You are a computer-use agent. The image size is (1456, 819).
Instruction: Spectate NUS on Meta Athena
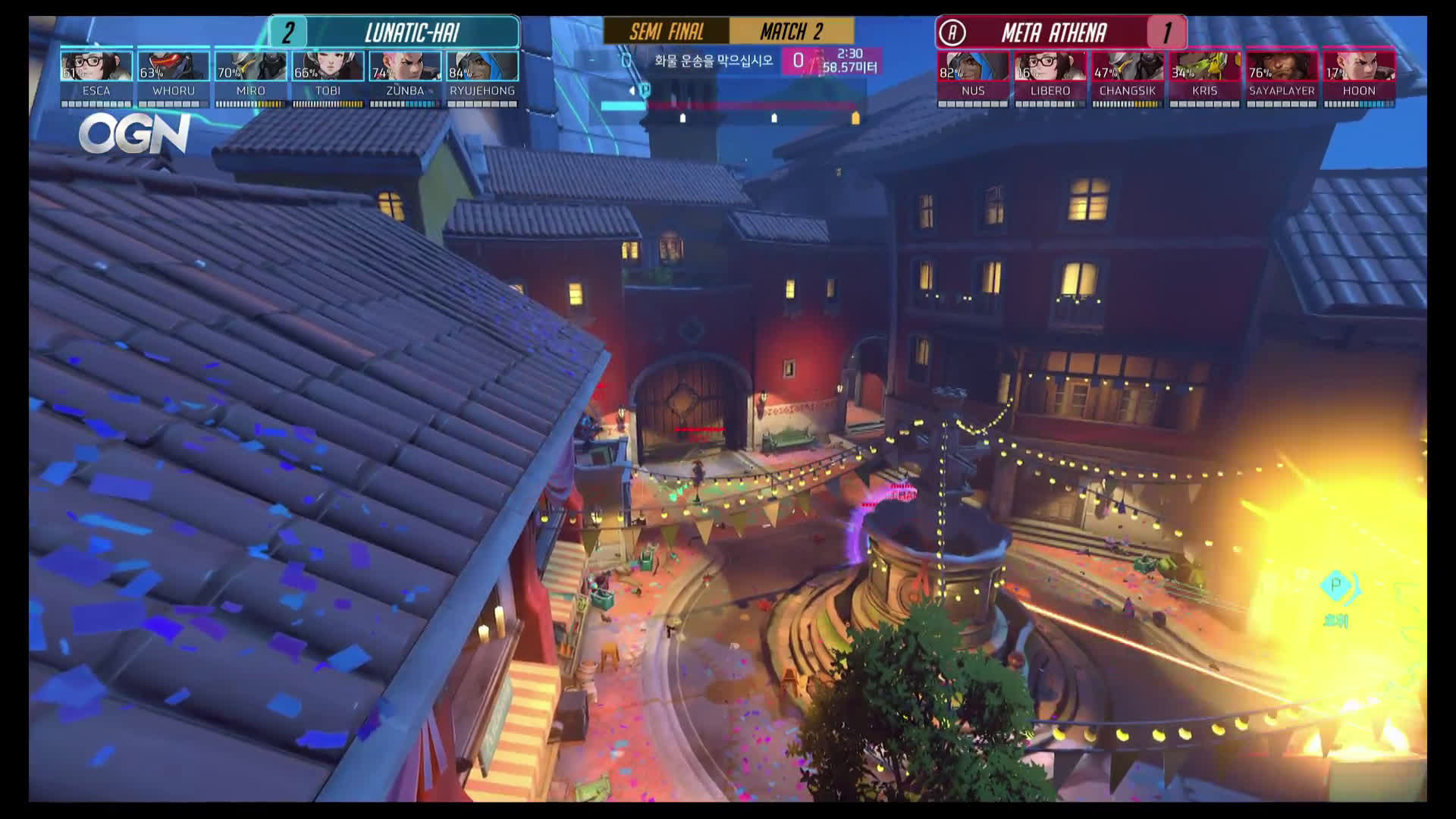point(973,67)
